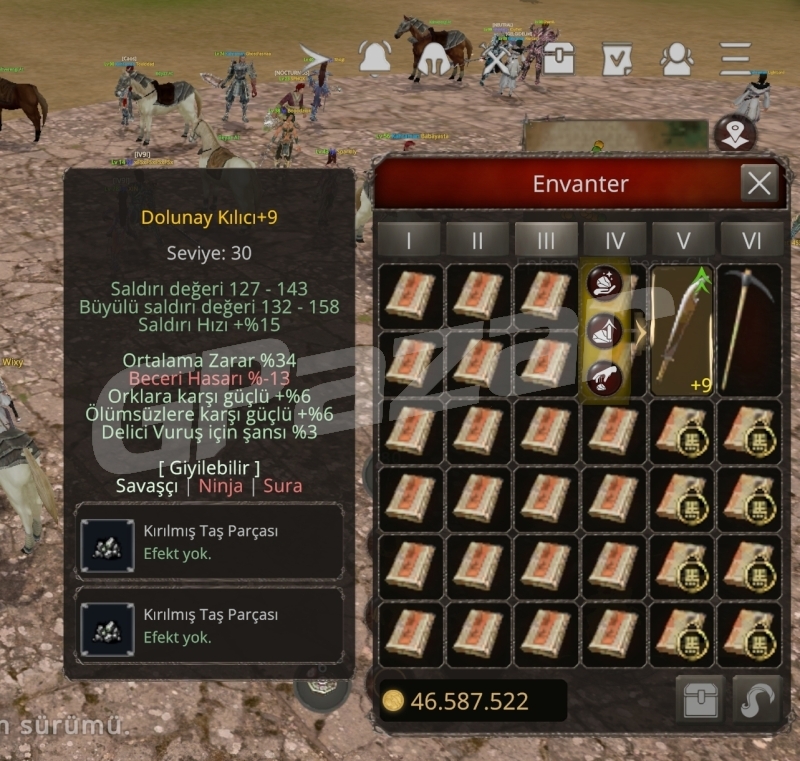
Task: Open the notifications bell
Action: 375,58
